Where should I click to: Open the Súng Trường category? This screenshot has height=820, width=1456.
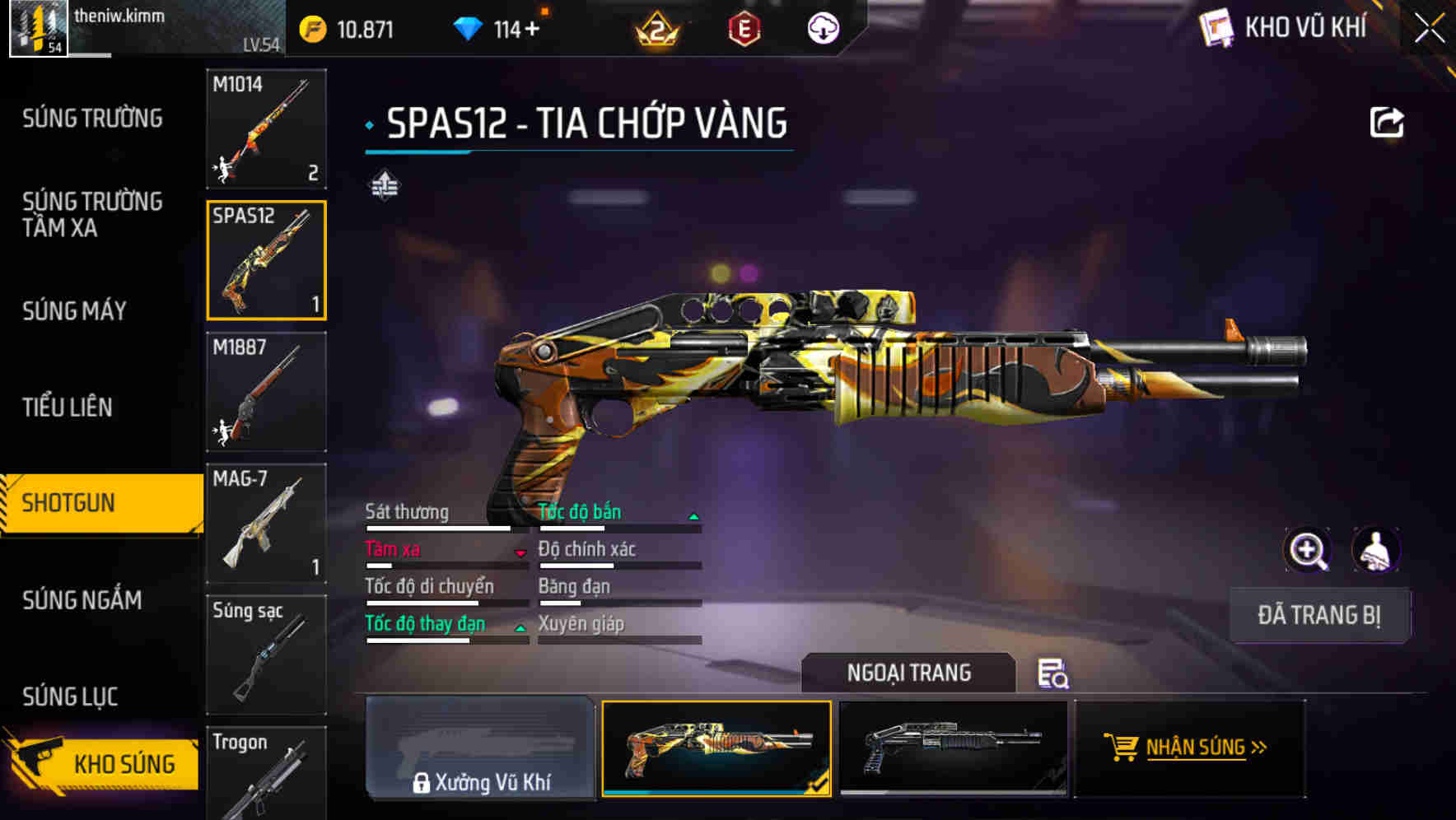tap(92, 119)
